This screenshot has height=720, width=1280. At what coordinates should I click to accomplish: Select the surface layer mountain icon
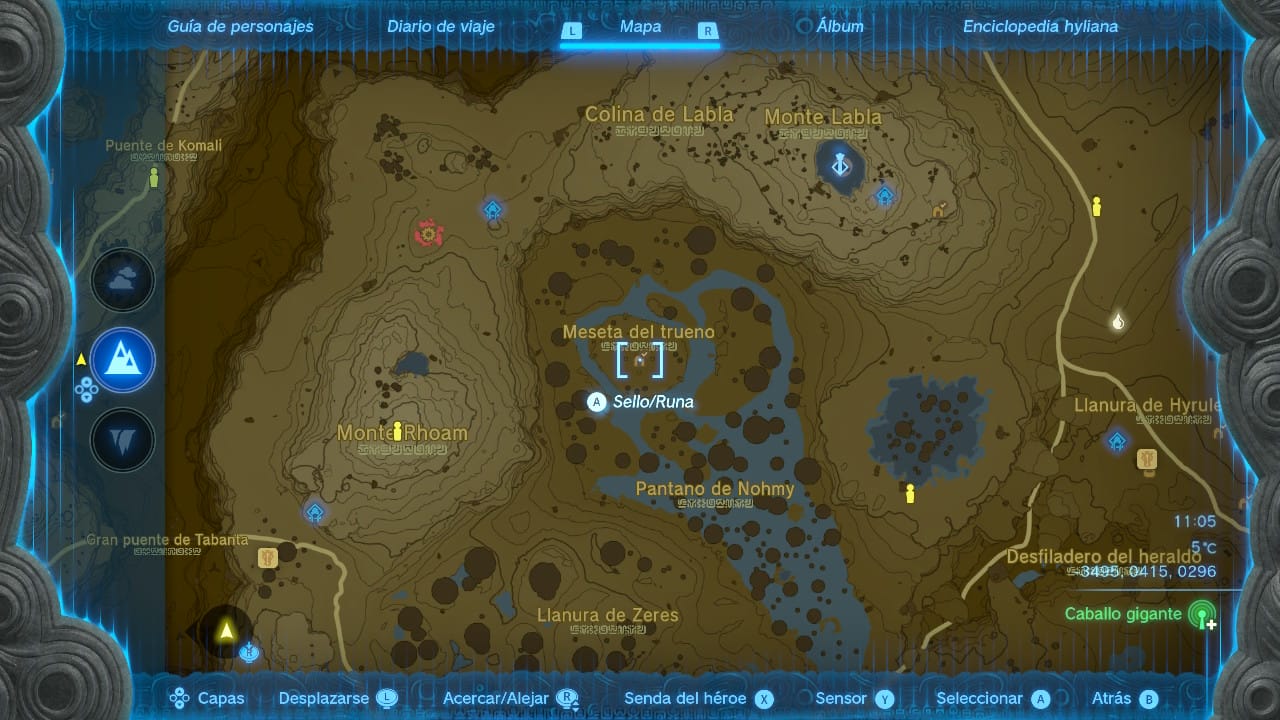click(123, 360)
